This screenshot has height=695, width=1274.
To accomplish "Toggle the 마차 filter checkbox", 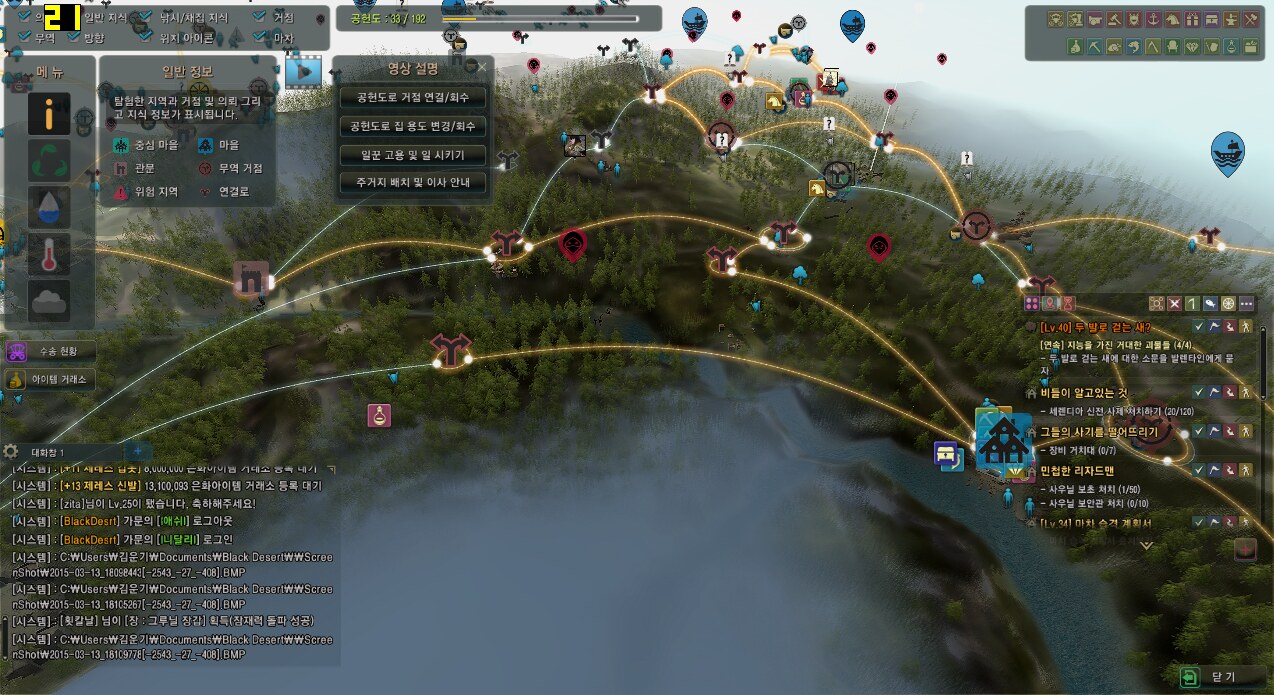I will click(260, 38).
